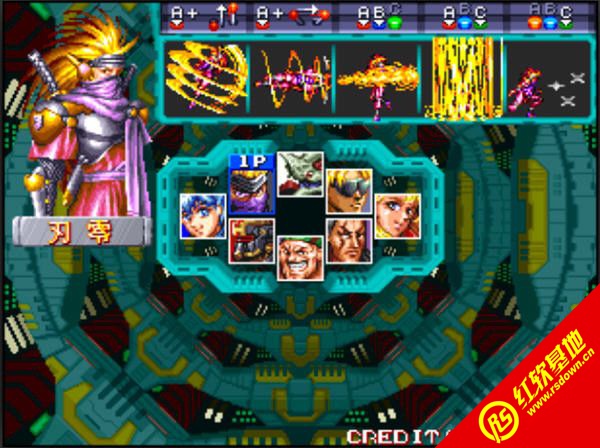View the flame breath attack move preview
600x448 pixels.
point(377,78)
